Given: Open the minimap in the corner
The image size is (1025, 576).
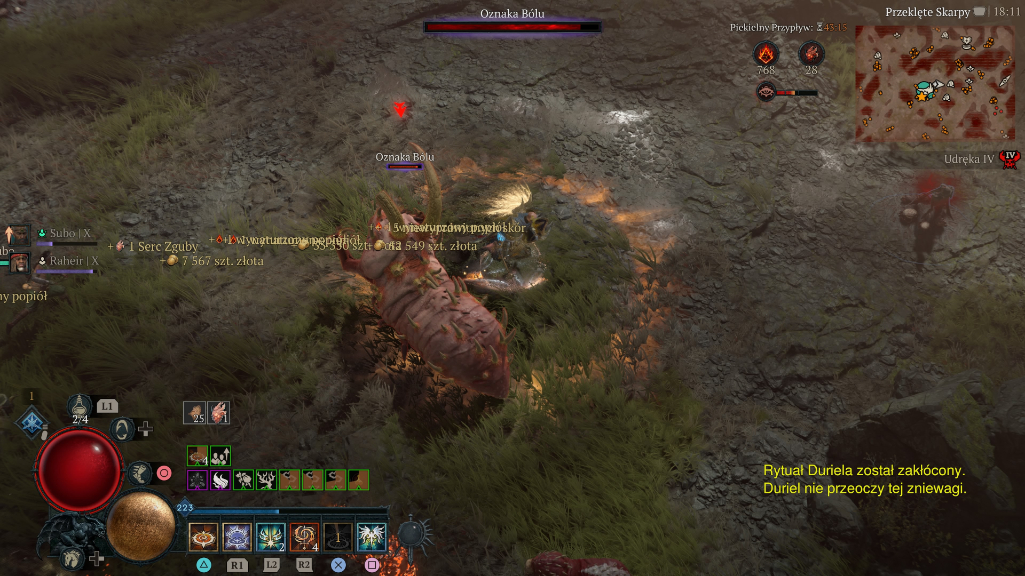Looking at the screenshot, I should pos(920,82).
